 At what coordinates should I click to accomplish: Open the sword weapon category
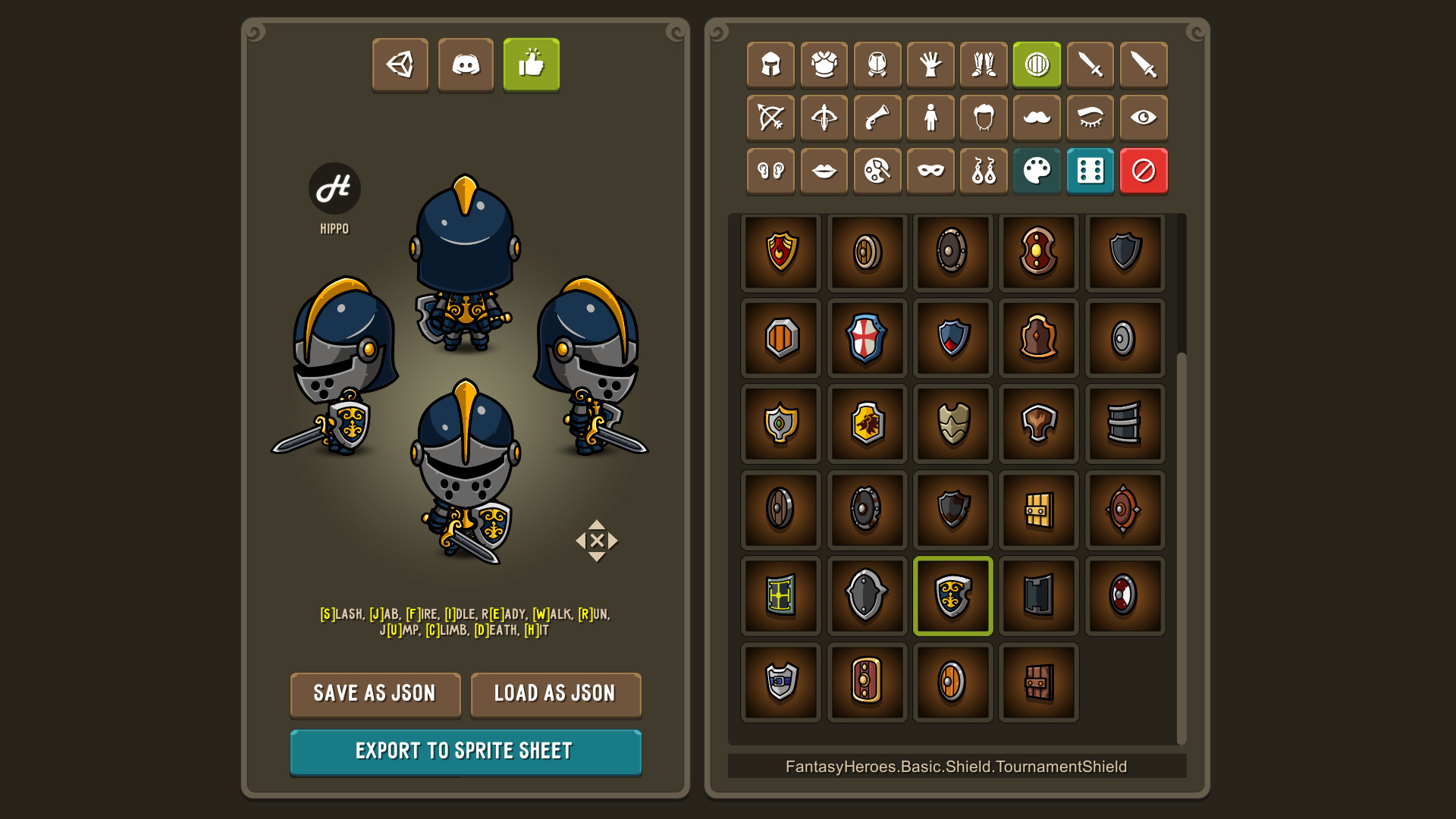click(1089, 65)
